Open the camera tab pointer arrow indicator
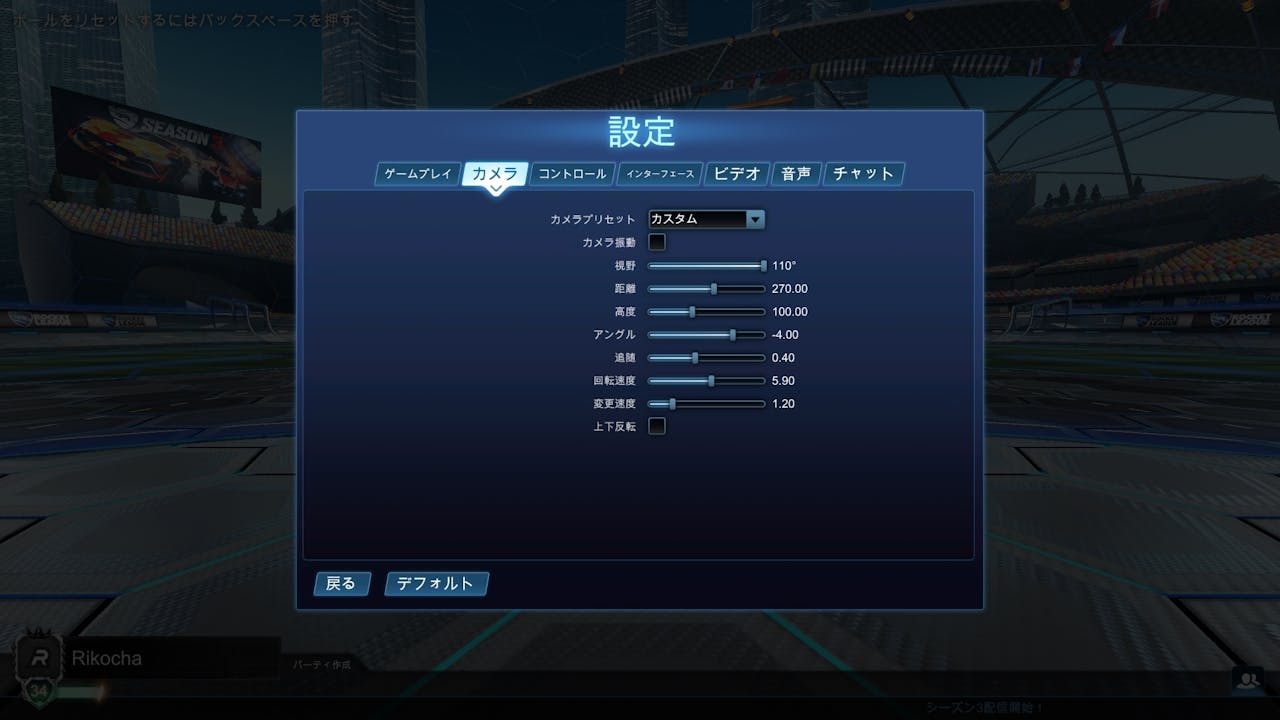Image resolution: width=1280 pixels, height=720 pixels. (x=495, y=186)
